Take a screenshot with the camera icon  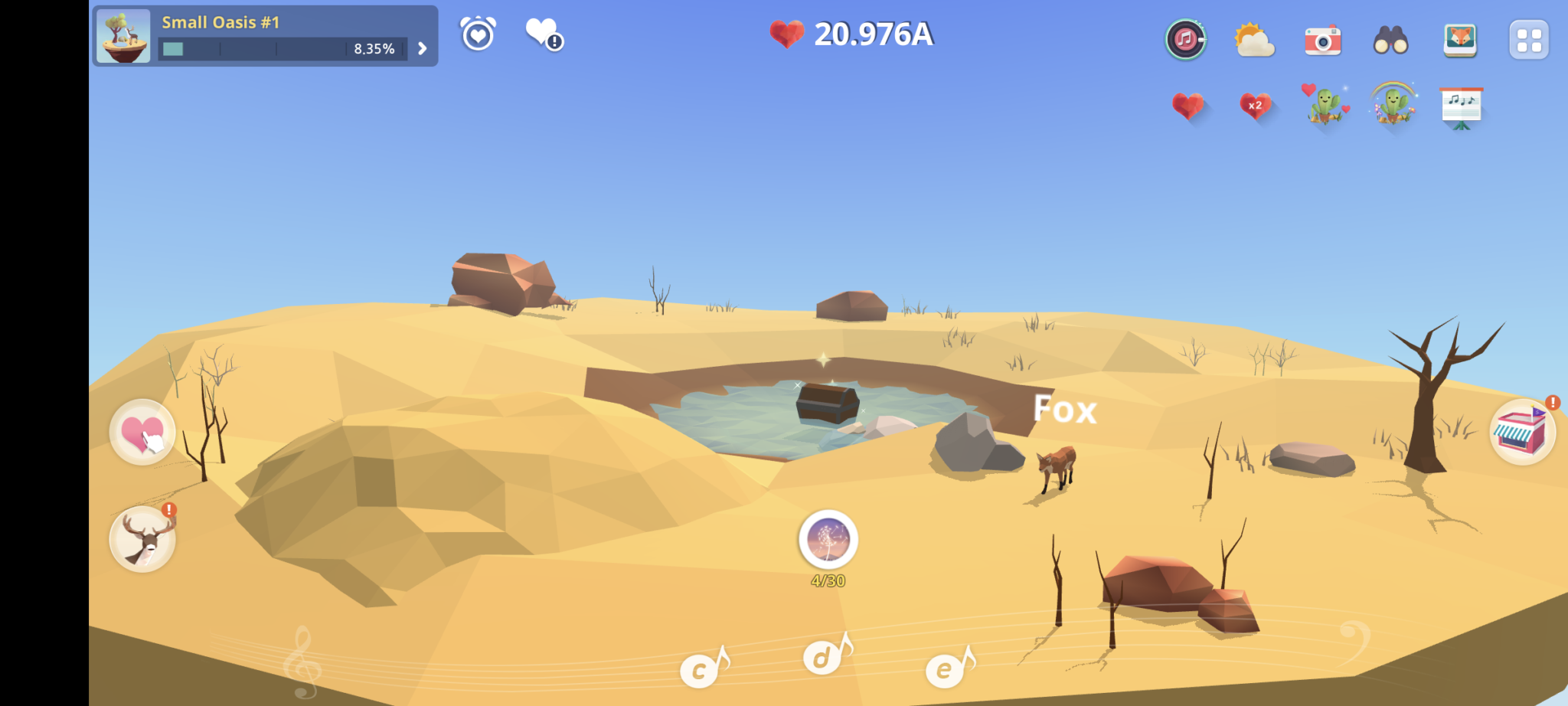click(1323, 41)
